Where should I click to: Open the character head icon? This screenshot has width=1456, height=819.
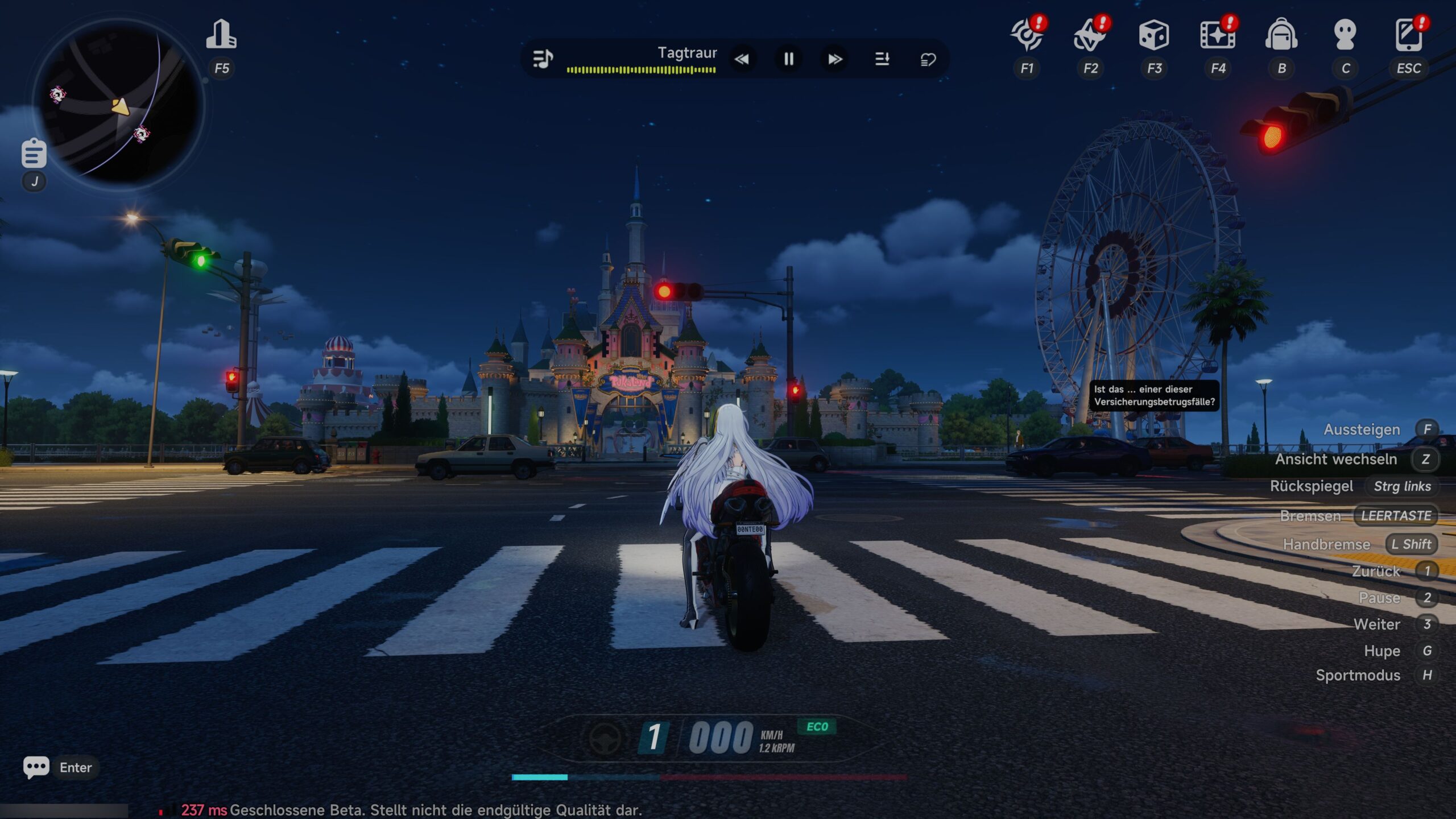[x=1345, y=35]
